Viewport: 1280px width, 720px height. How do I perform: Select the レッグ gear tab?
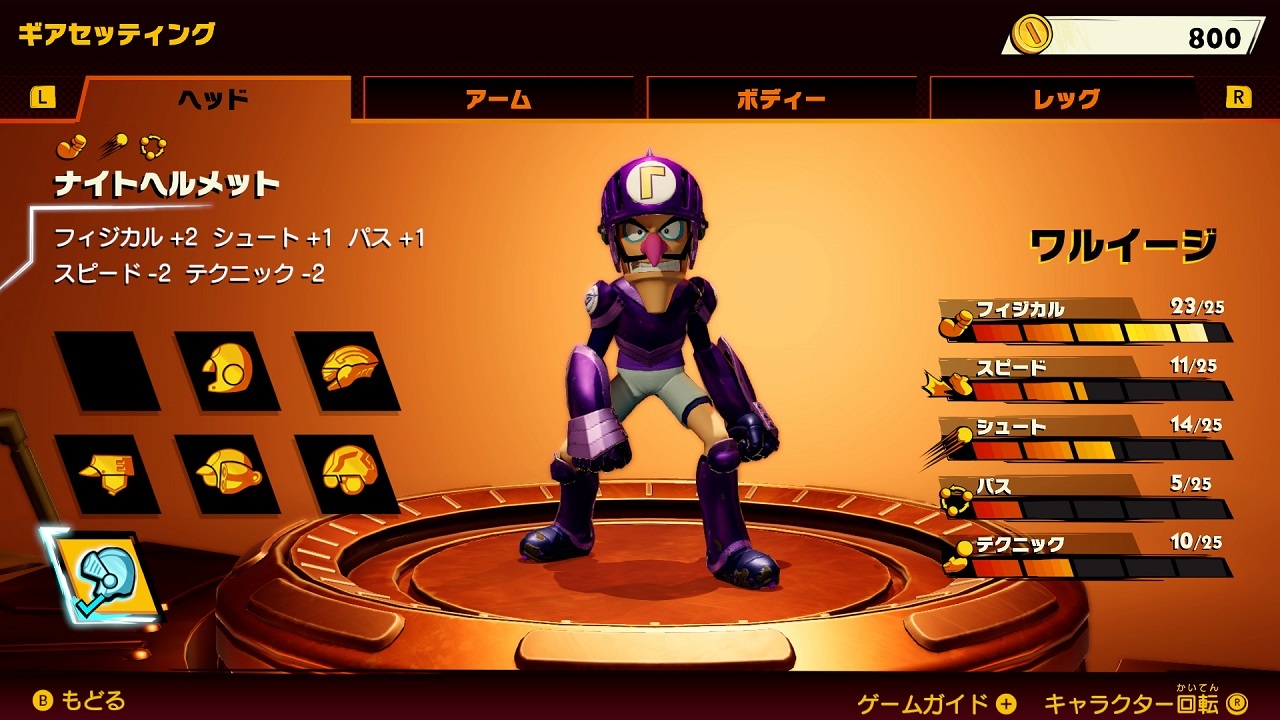(1067, 97)
